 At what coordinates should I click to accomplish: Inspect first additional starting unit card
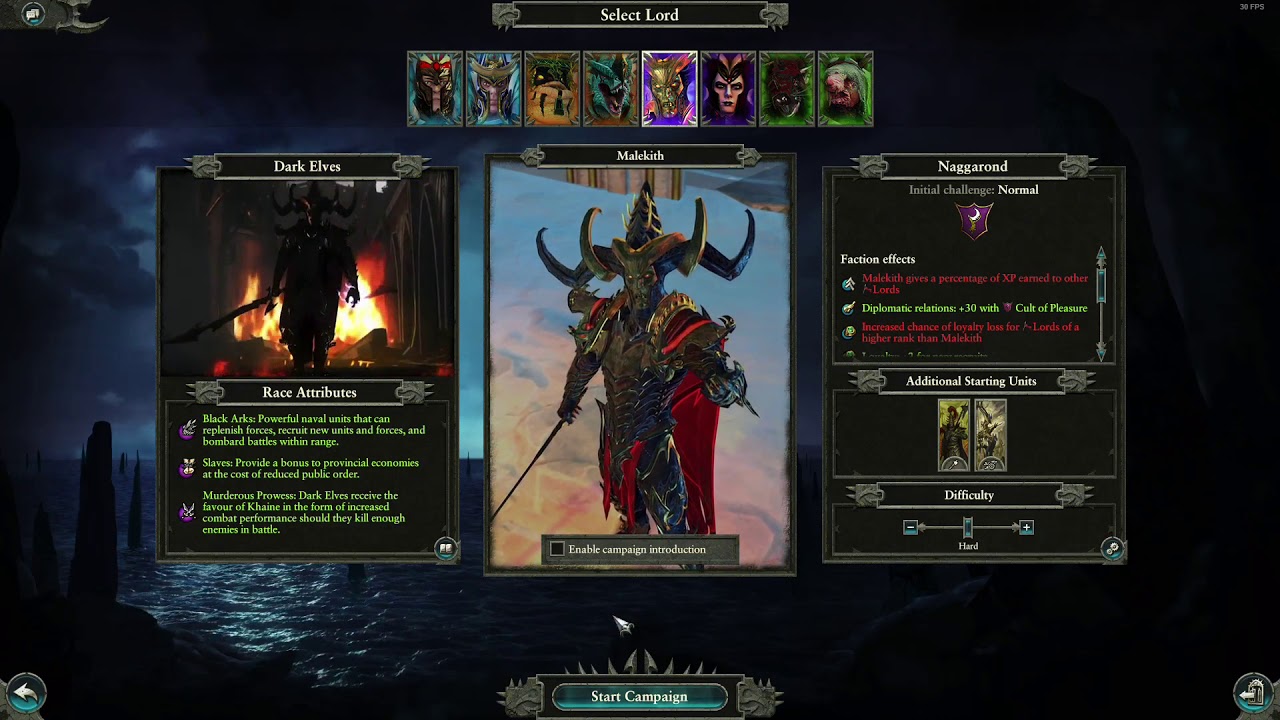click(954, 435)
